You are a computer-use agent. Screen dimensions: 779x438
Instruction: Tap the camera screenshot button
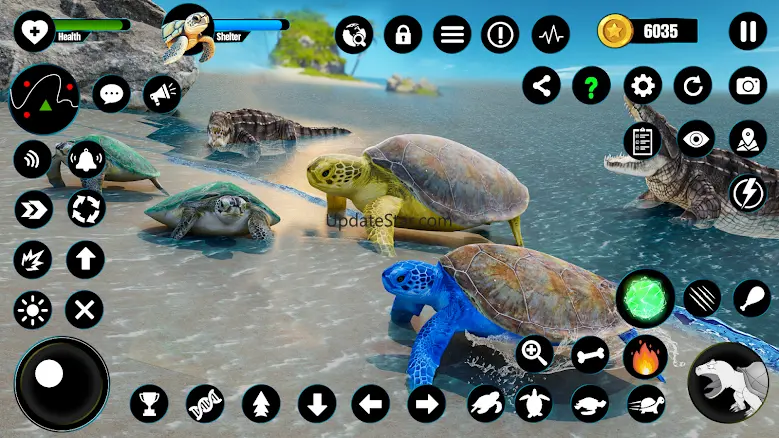747,86
